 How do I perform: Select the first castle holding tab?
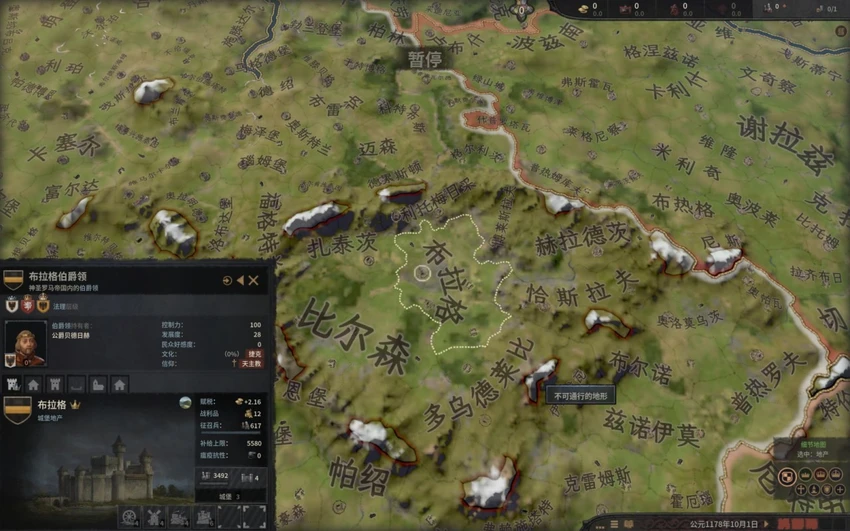tap(12, 384)
